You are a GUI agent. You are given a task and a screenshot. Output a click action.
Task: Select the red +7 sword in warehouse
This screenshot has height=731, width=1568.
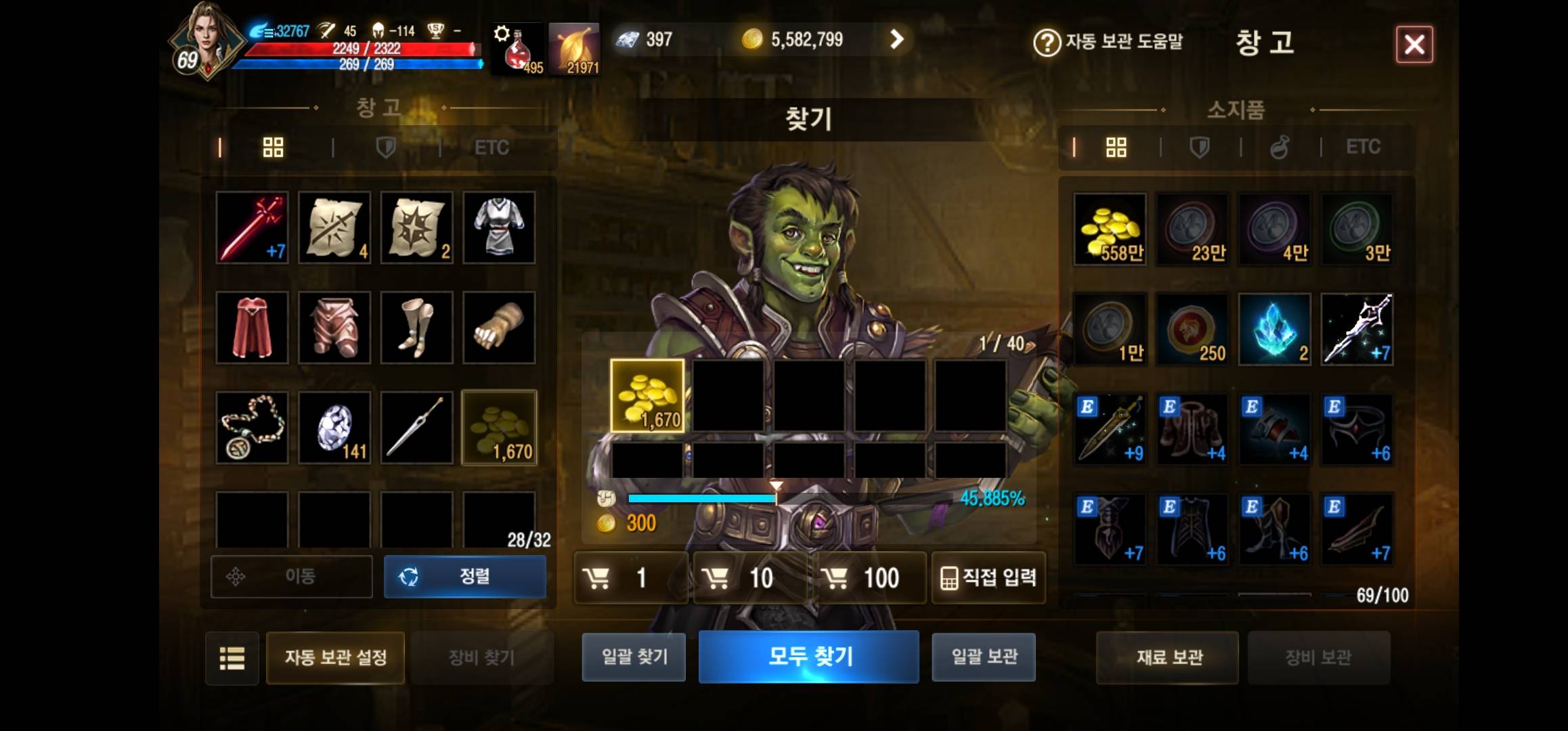pos(251,227)
